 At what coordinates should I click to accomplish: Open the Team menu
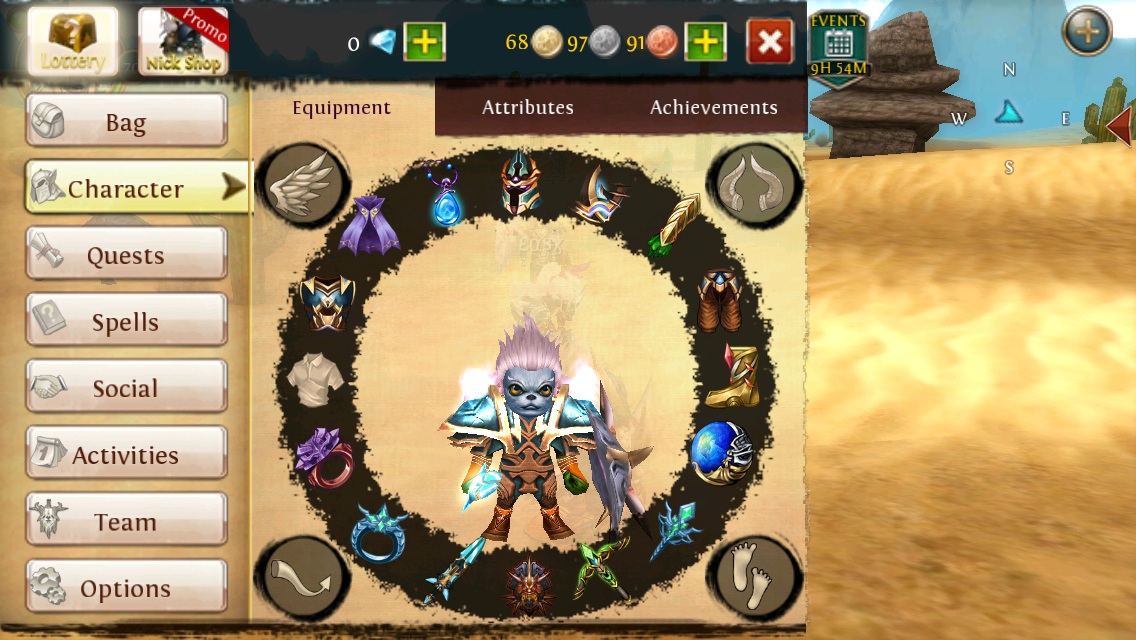click(126, 522)
